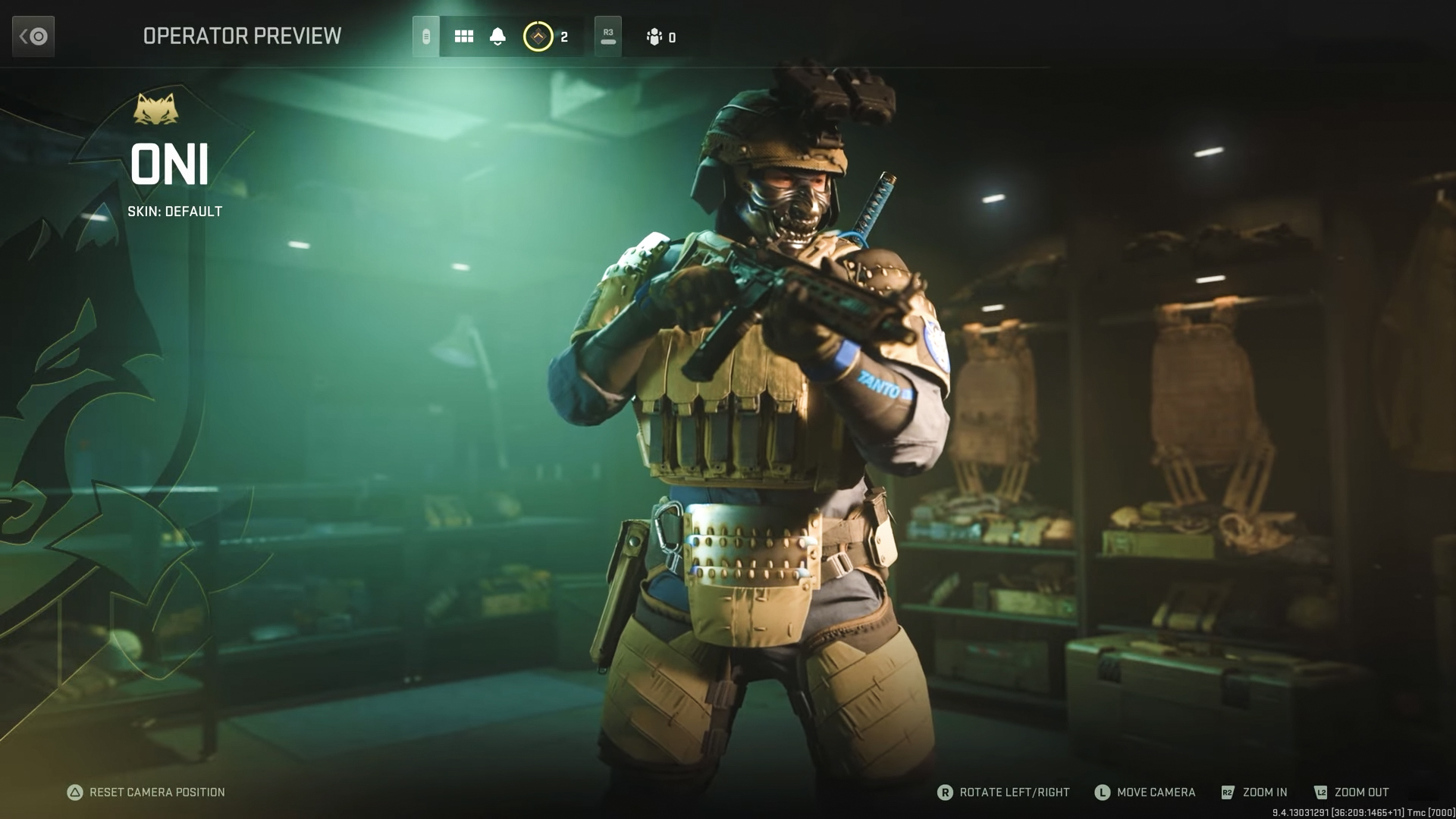This screenshot has height=819, width=1456.
Task: Open the social menu with R3 icon
Action: click(607, 36)
